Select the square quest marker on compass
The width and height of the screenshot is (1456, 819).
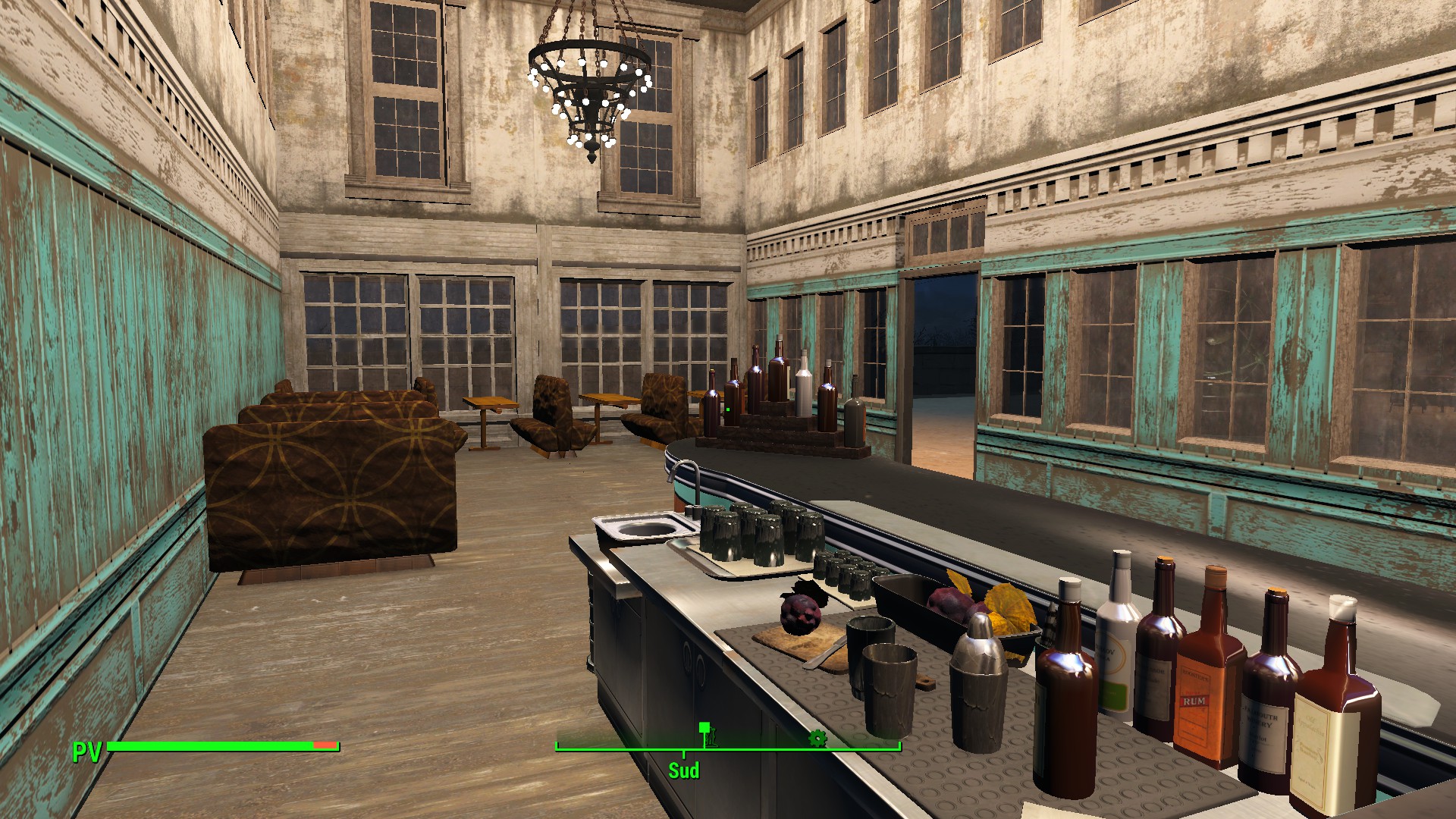(x=704, y=728)
